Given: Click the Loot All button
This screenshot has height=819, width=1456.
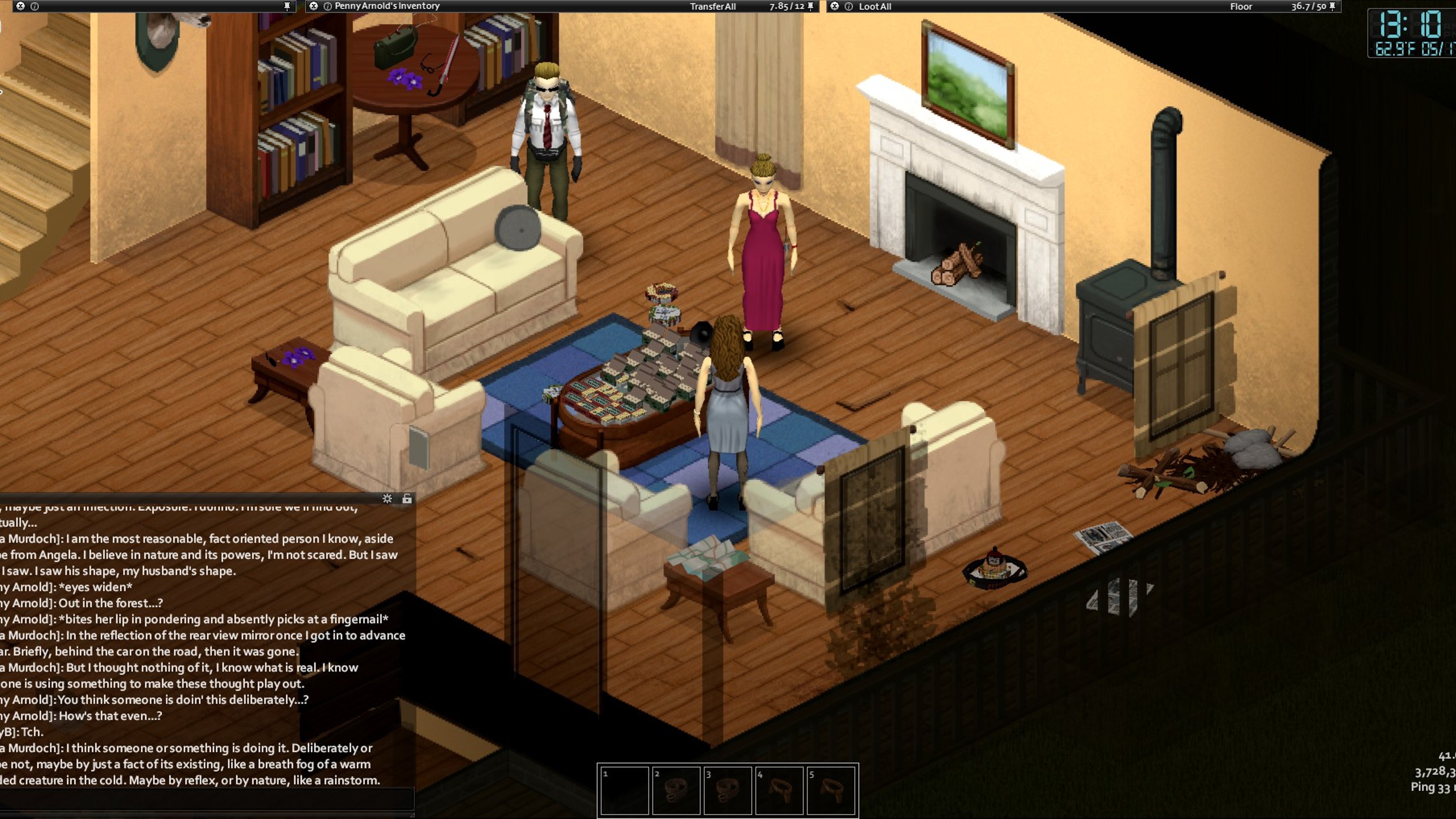Looking at the screenshot, I should [874, 6].
